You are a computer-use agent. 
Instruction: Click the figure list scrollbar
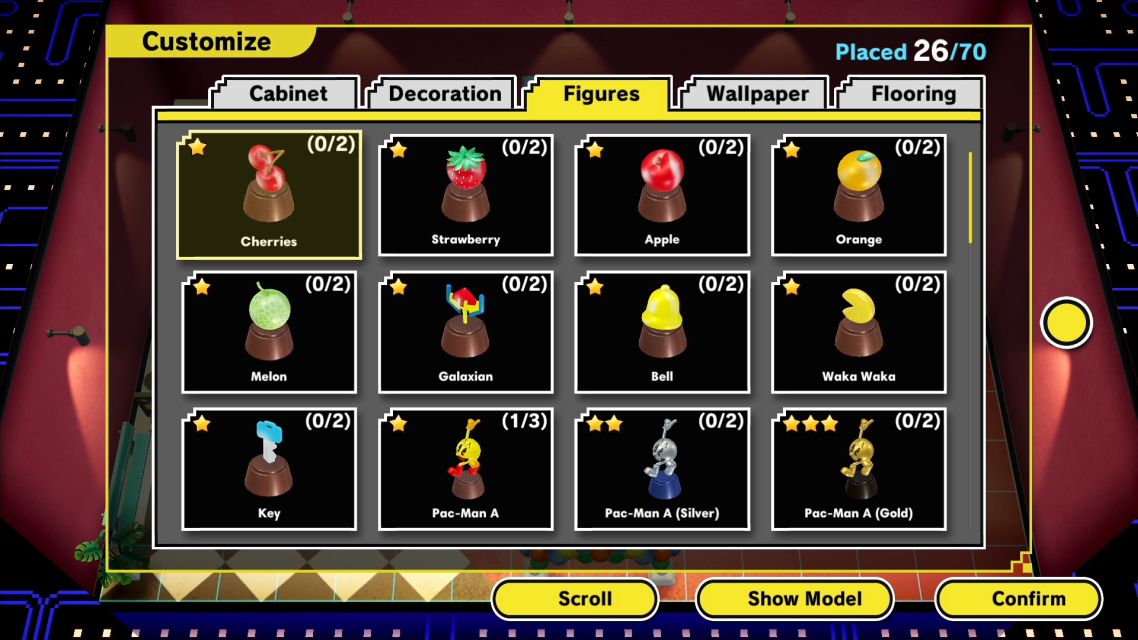click(969, 197)
